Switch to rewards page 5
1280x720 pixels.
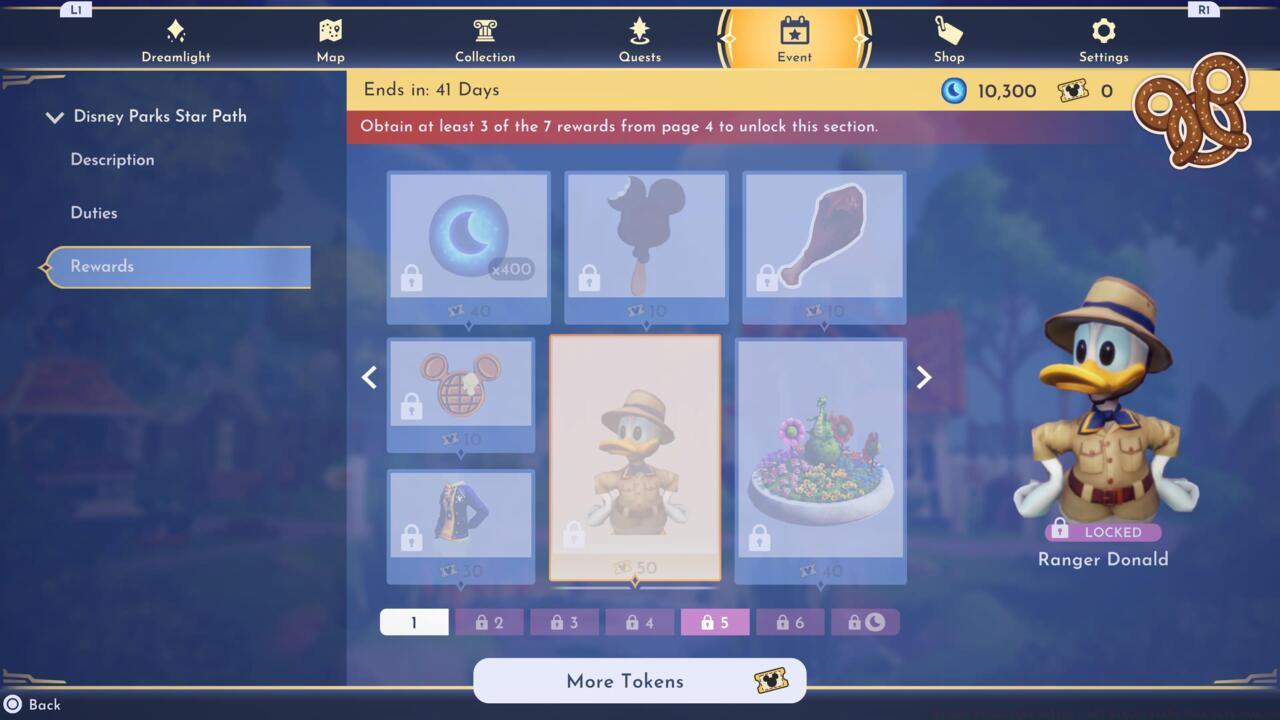[714, 621]
